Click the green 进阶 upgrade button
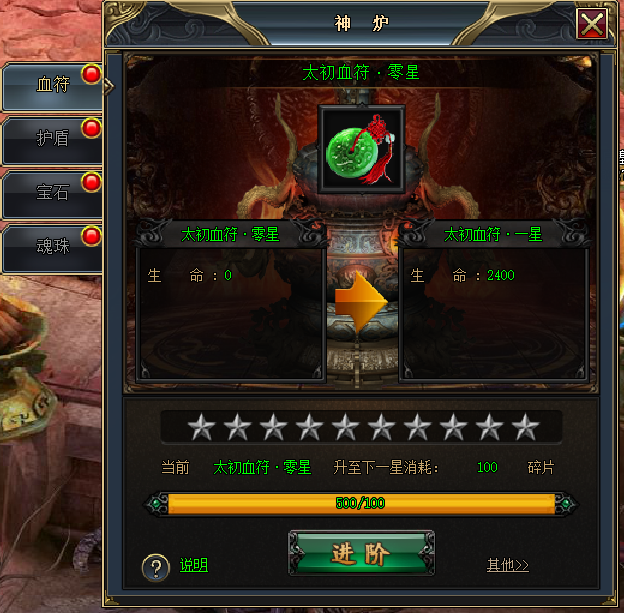 click(361, 555)
